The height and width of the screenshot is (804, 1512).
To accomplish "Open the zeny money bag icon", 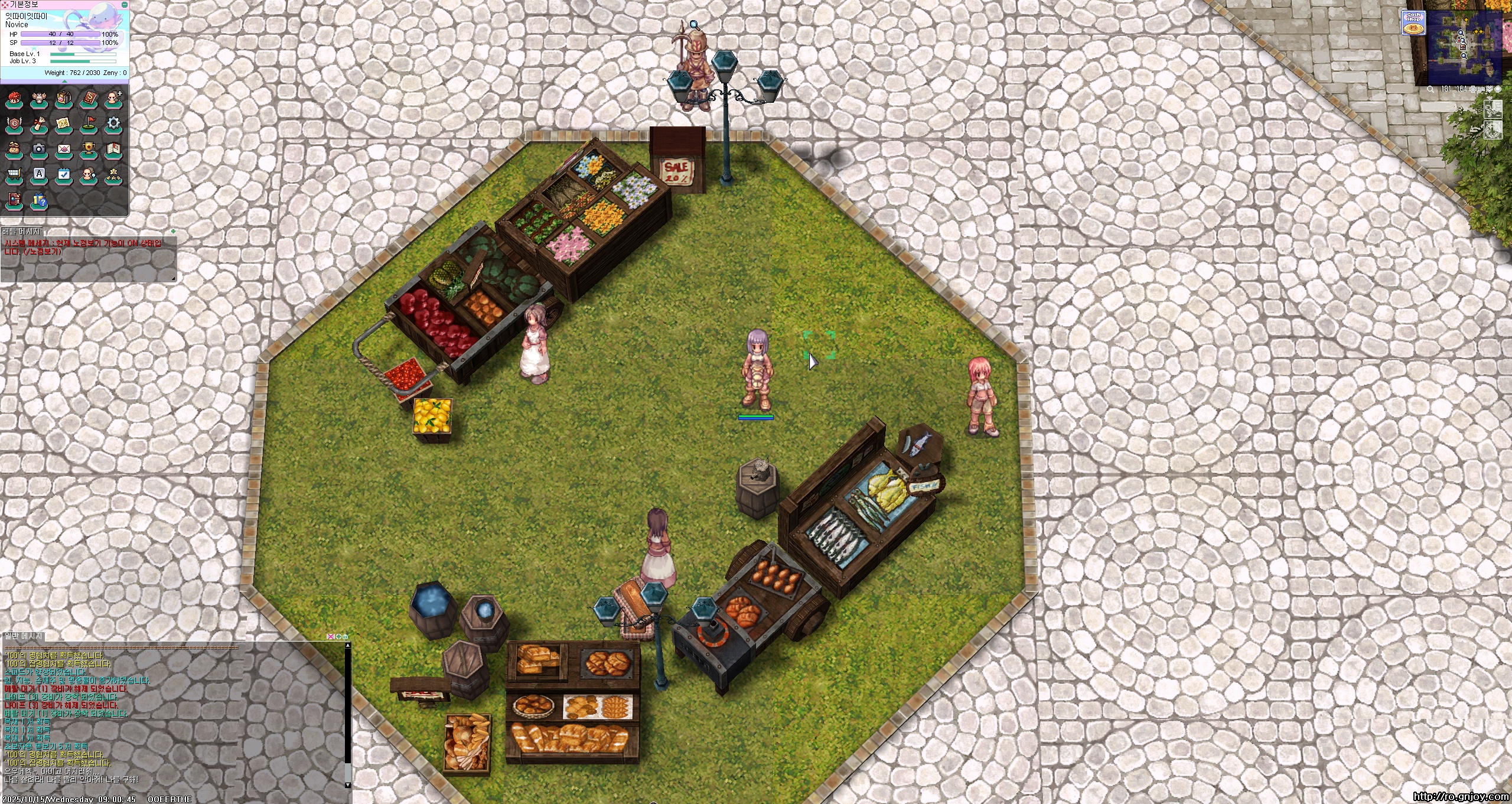I will tap(14, 149).
